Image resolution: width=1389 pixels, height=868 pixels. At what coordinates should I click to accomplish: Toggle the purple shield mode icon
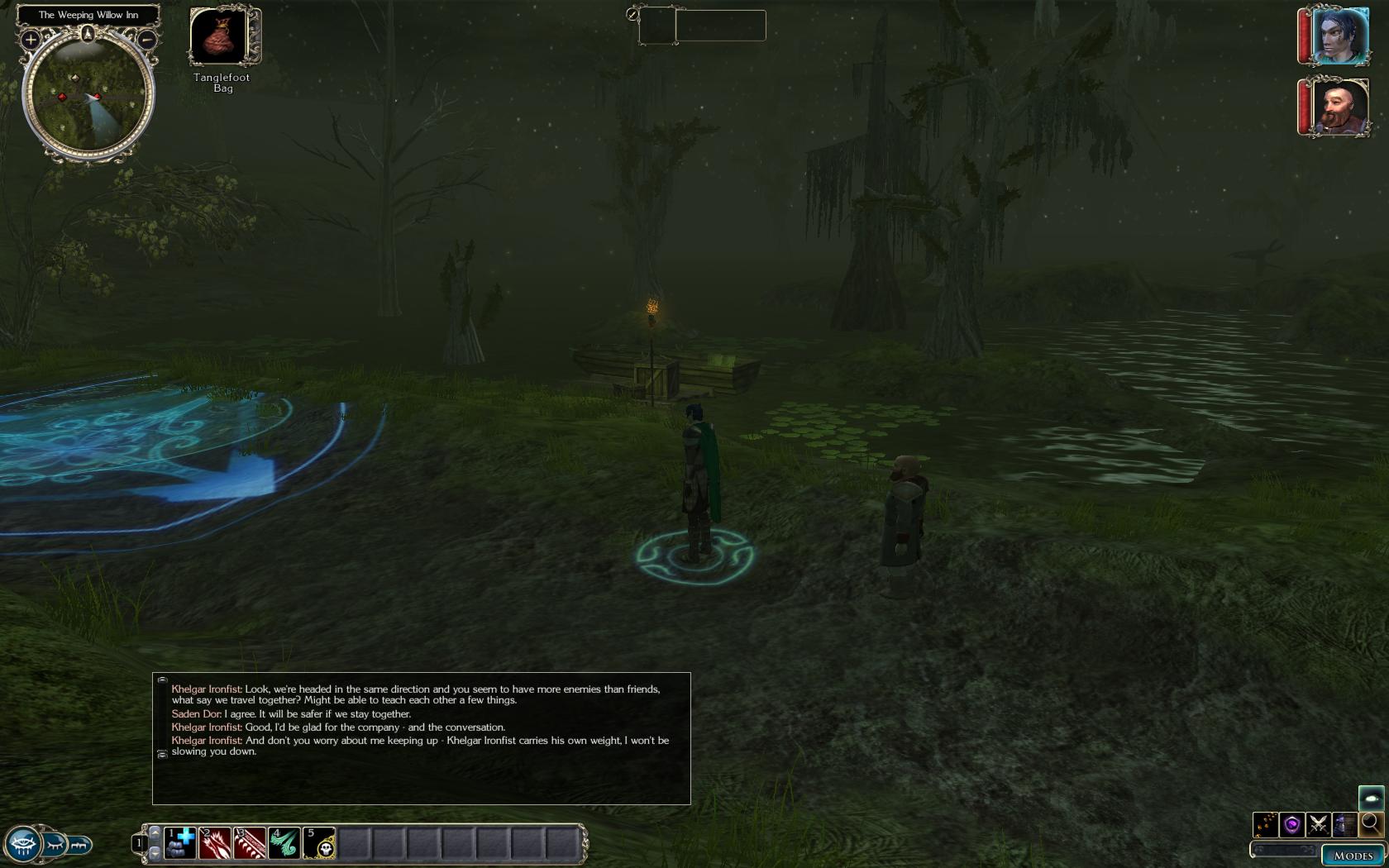point(1291,824)
